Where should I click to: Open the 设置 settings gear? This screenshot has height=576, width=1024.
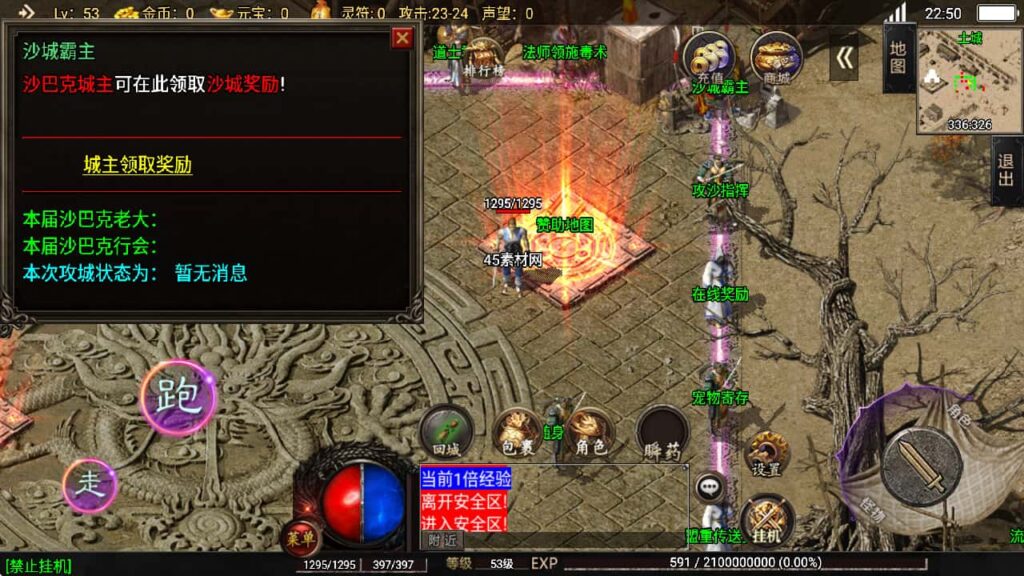pyautogui.click(x=767, y=453)
